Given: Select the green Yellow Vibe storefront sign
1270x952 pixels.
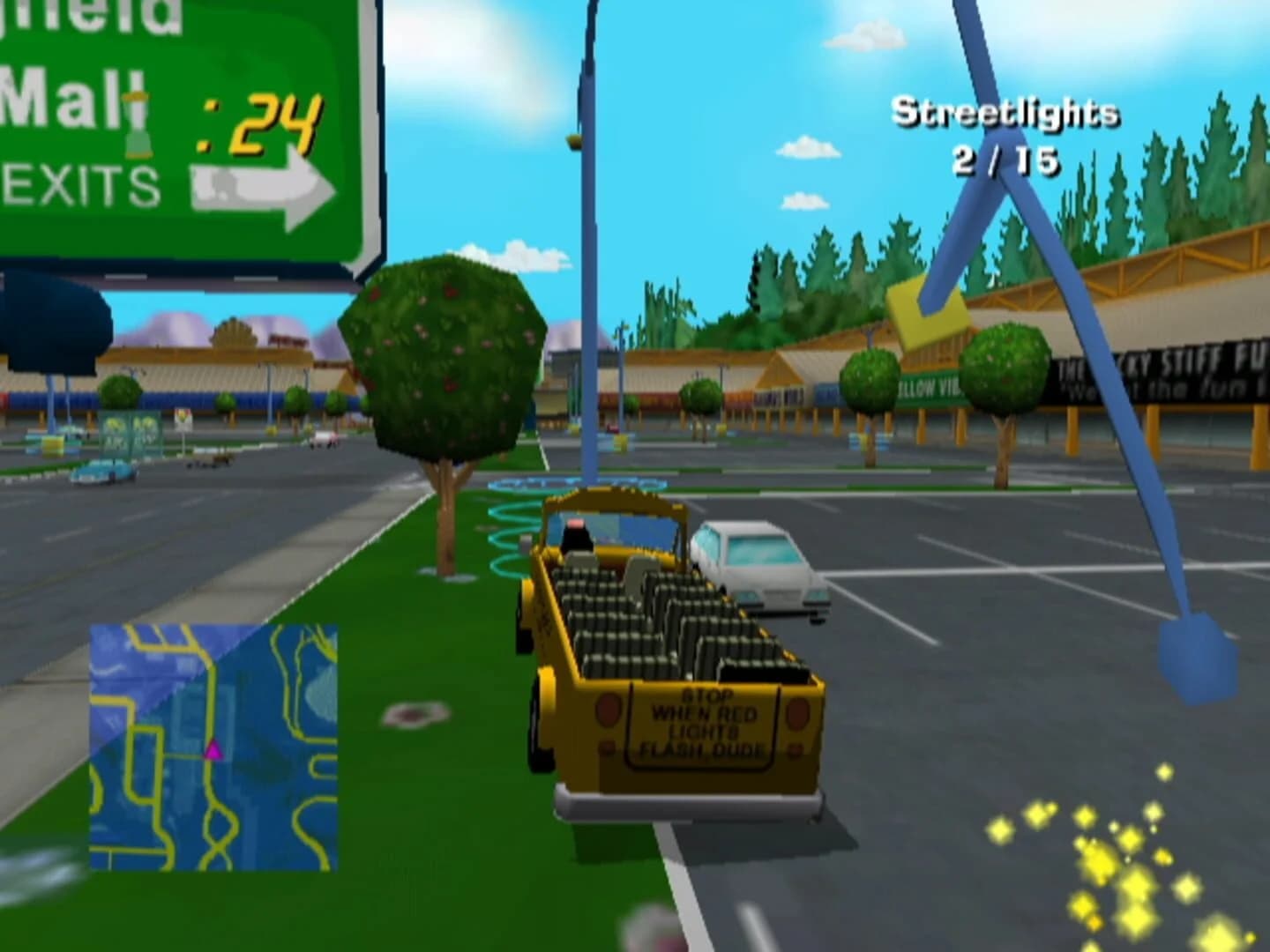Looking at the screenshot, I should click(x=923, y=386).
